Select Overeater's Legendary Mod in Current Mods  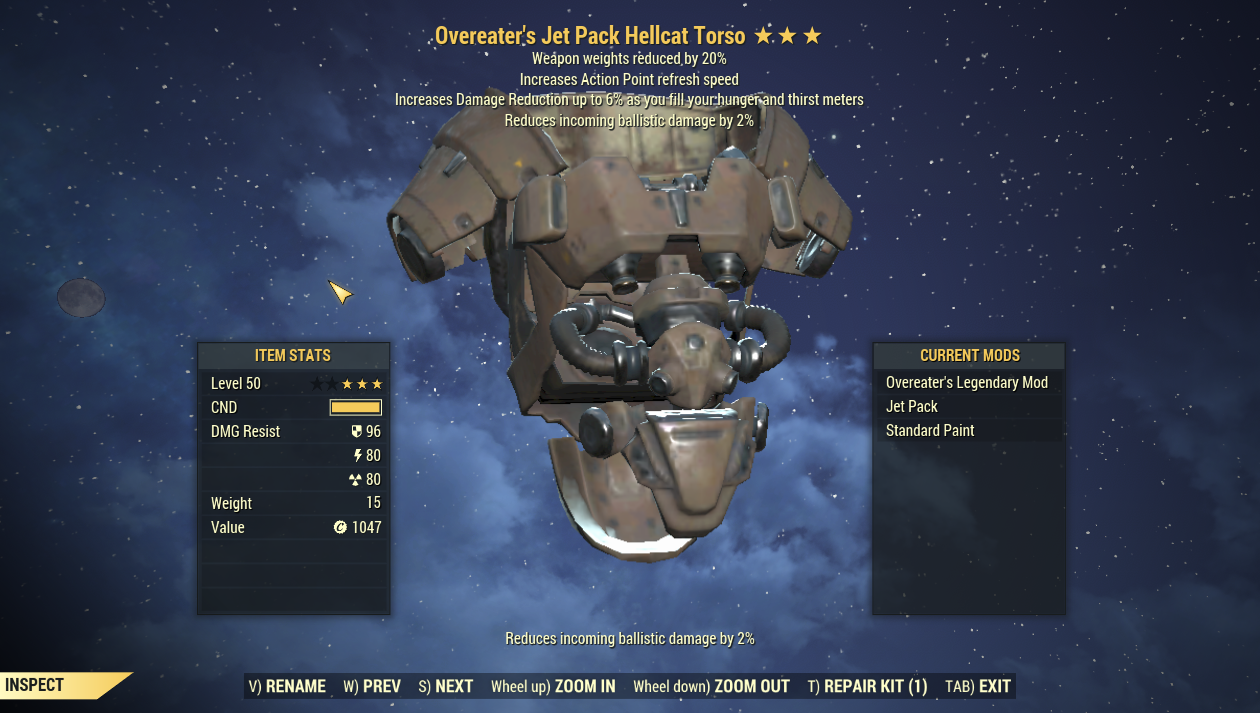[967, 383]
